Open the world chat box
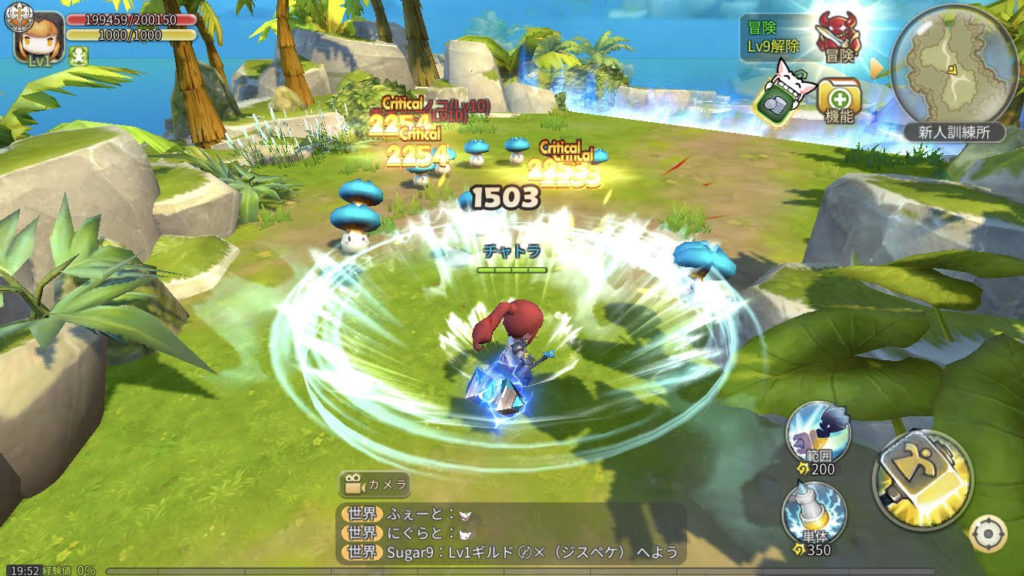The image size is (1024, 576). (511, 533)
